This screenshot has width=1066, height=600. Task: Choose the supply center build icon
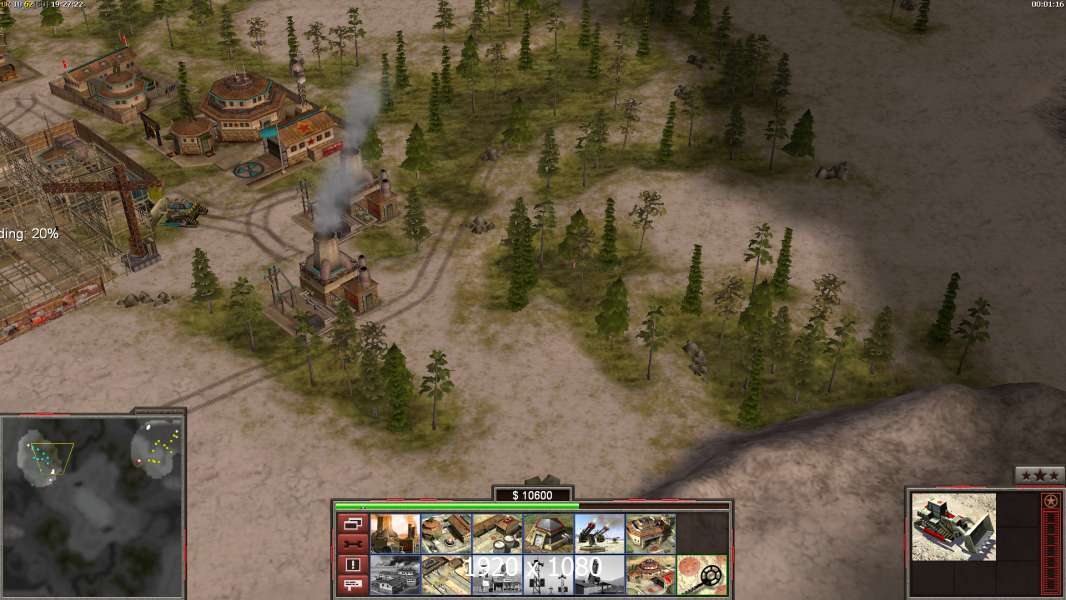497,533
